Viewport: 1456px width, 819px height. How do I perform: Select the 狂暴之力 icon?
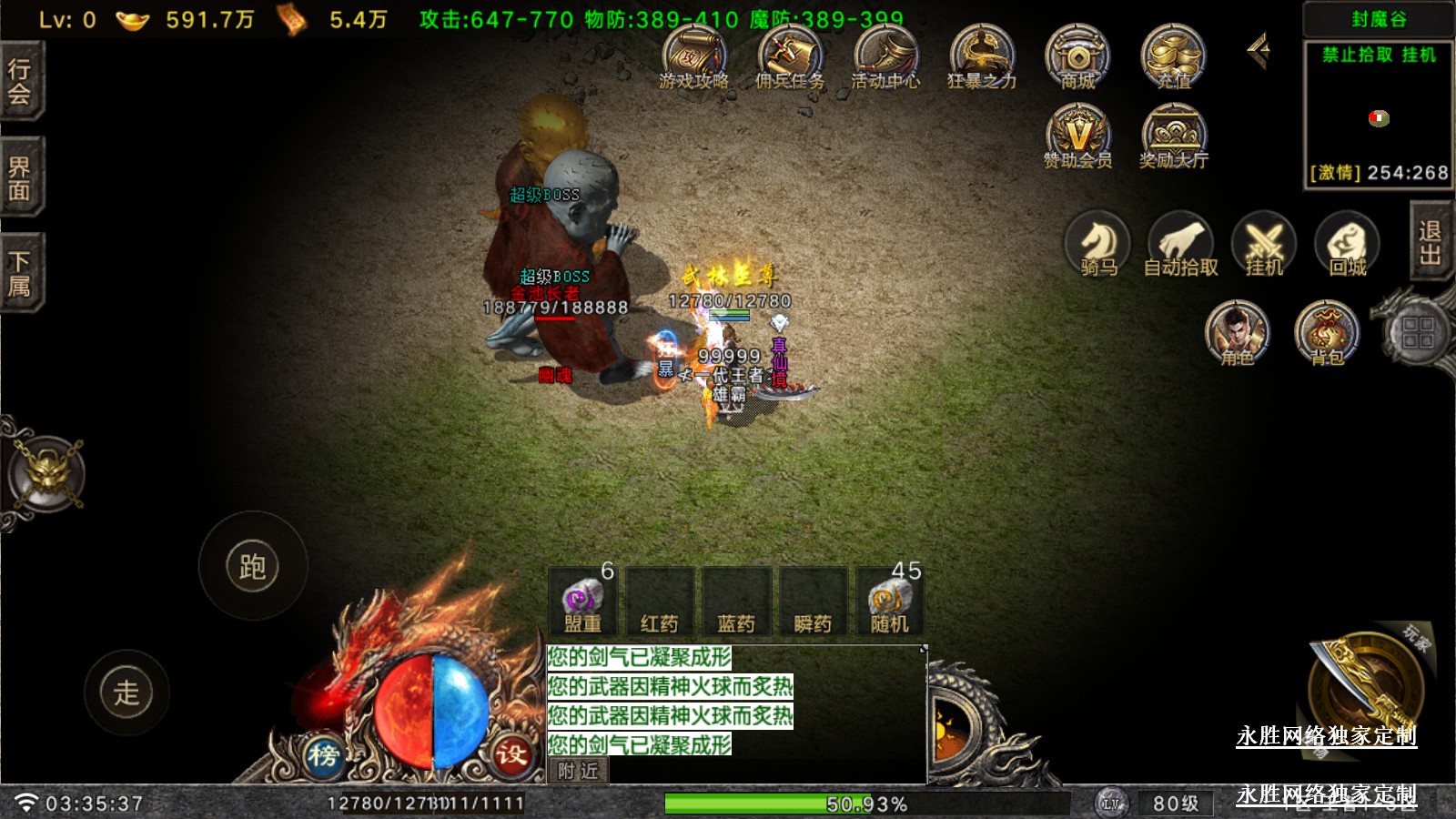(981, 56)
